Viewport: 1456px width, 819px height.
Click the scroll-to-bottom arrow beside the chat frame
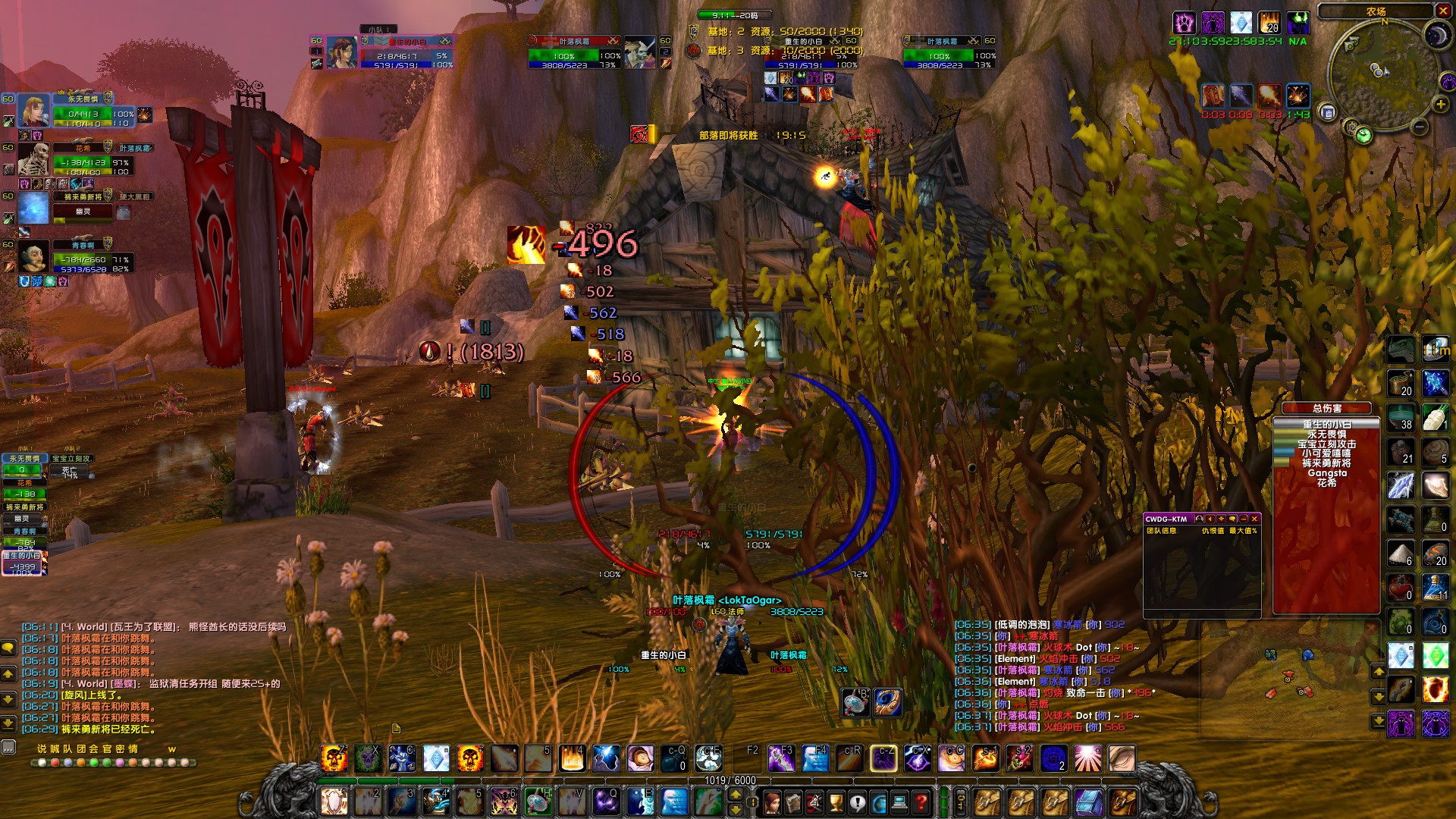click(x=8, y=722)
